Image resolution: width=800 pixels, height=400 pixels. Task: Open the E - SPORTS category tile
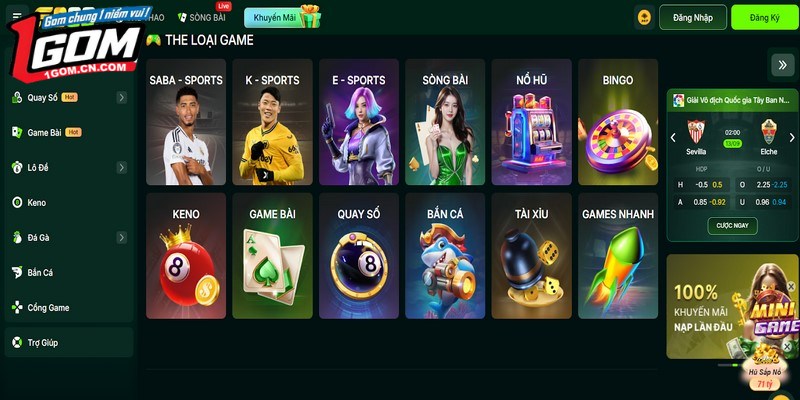358,122
